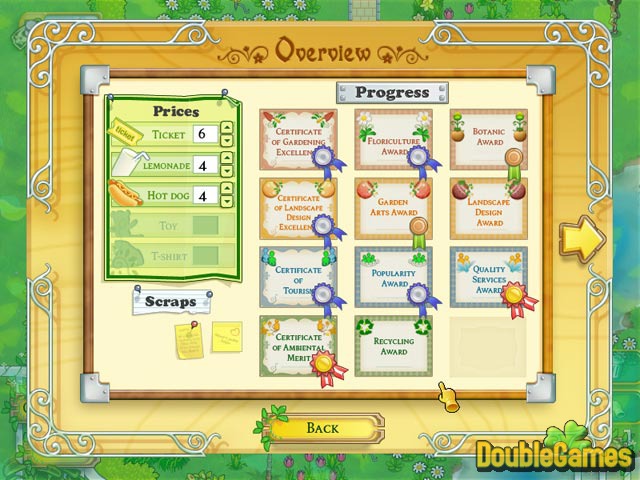Go back using the Back button
This screenshot has width=640, height=480.
coord(322,428)
